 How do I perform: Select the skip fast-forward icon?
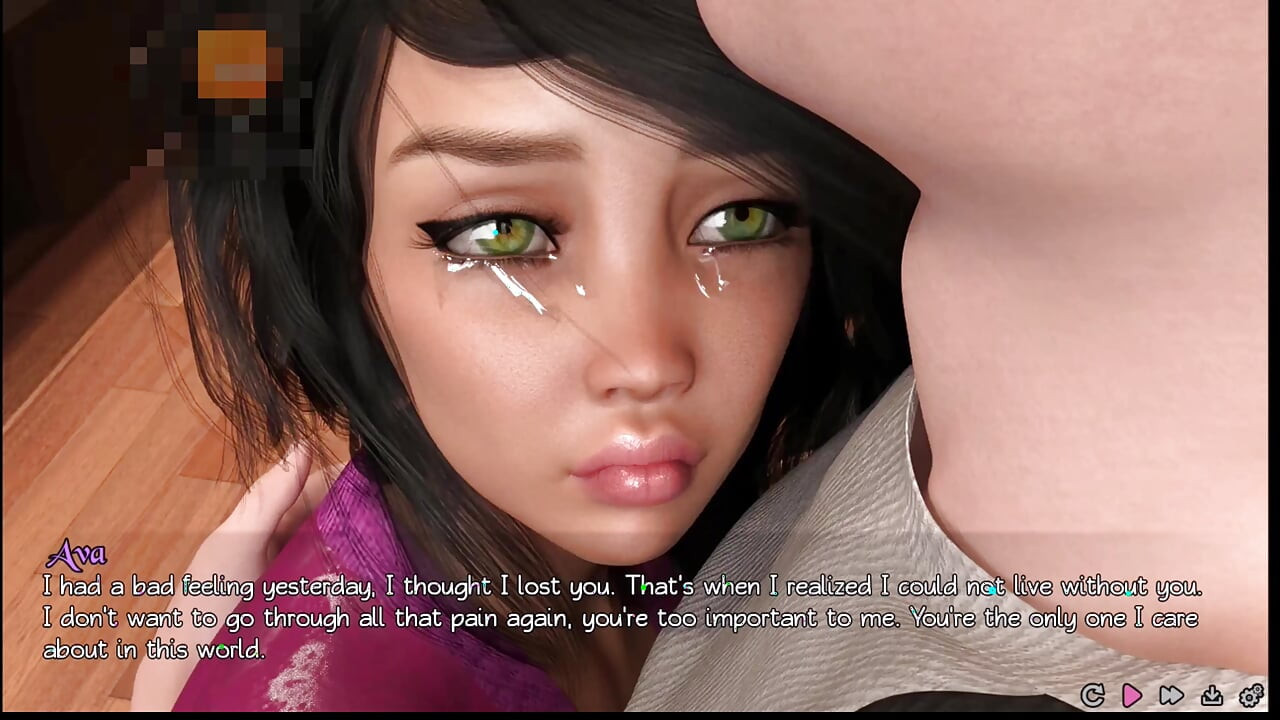(1171, 695)
